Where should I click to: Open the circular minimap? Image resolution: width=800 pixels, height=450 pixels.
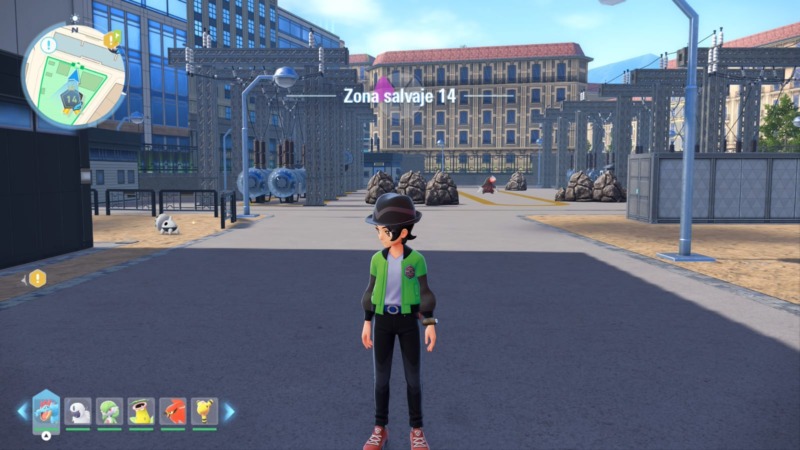(73, 75)
